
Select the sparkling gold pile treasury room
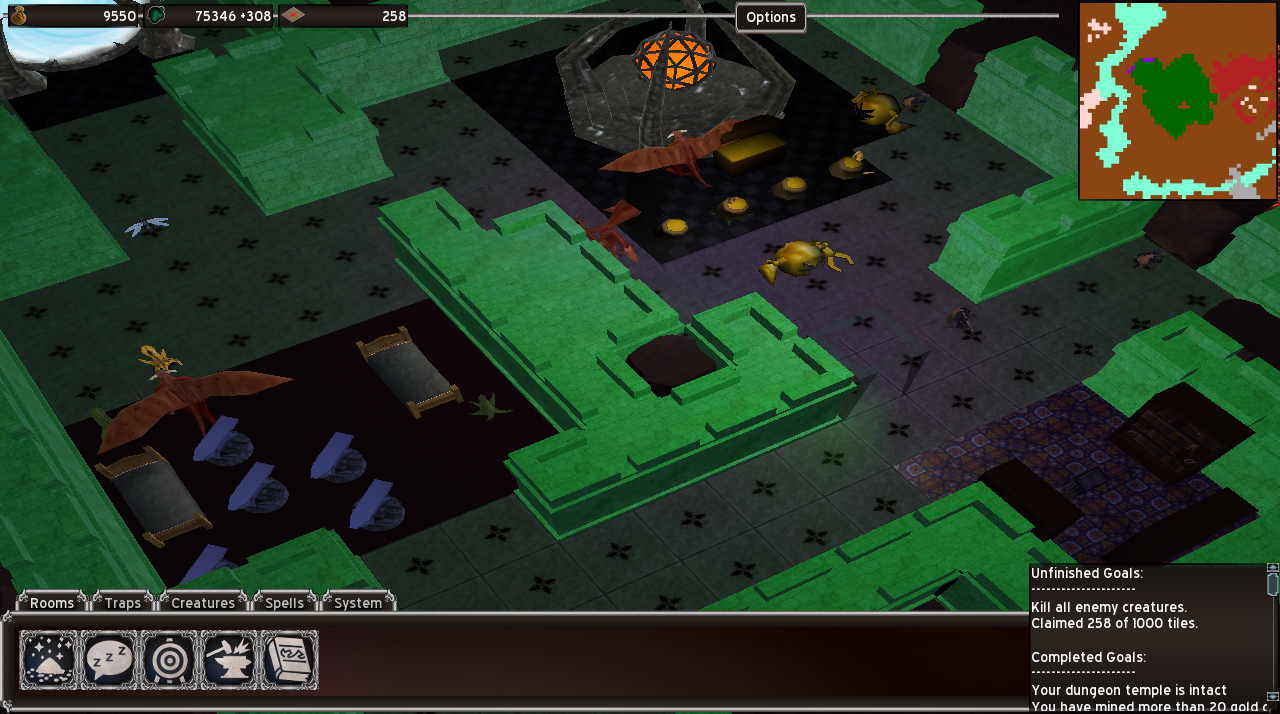(x=48, y=660)
